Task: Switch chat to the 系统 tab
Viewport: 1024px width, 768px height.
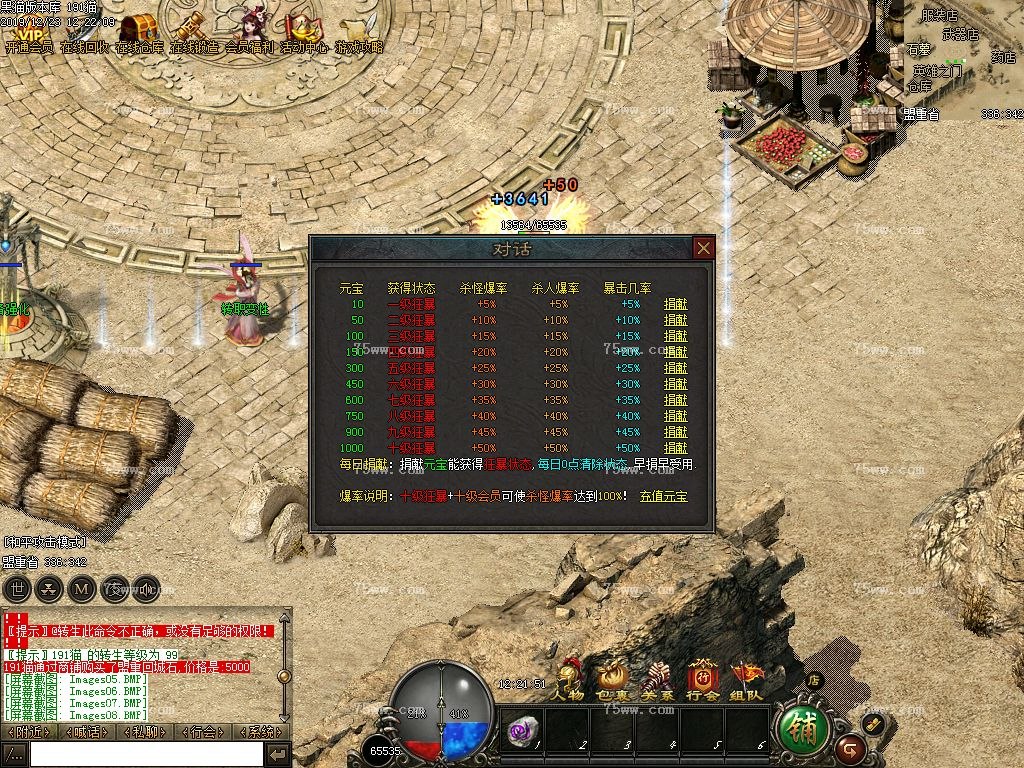Action: [261, 732]
